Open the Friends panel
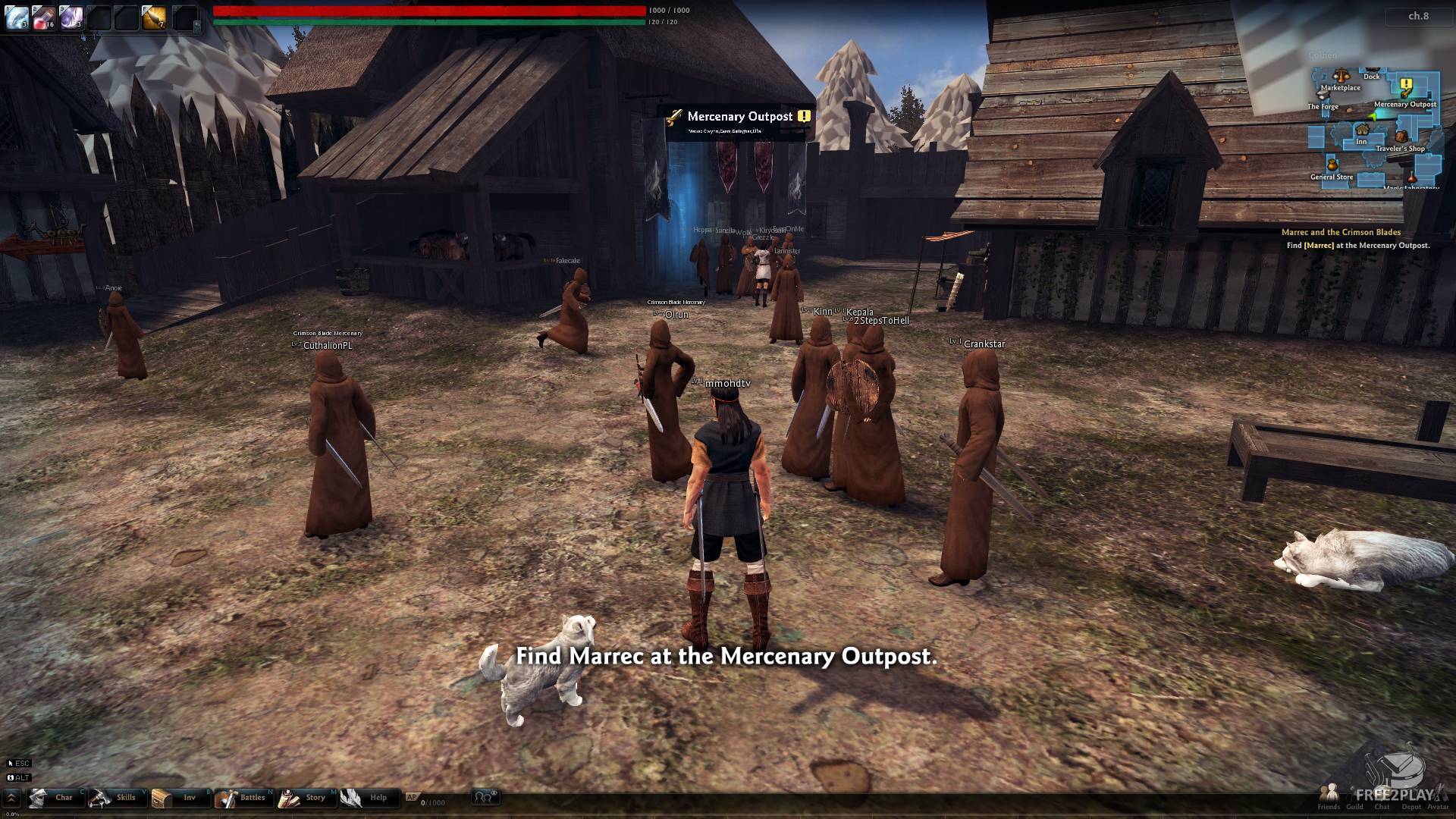The width and height of the screenshot is (1456, 819). pyautogui.click(x=1329, y=795)
